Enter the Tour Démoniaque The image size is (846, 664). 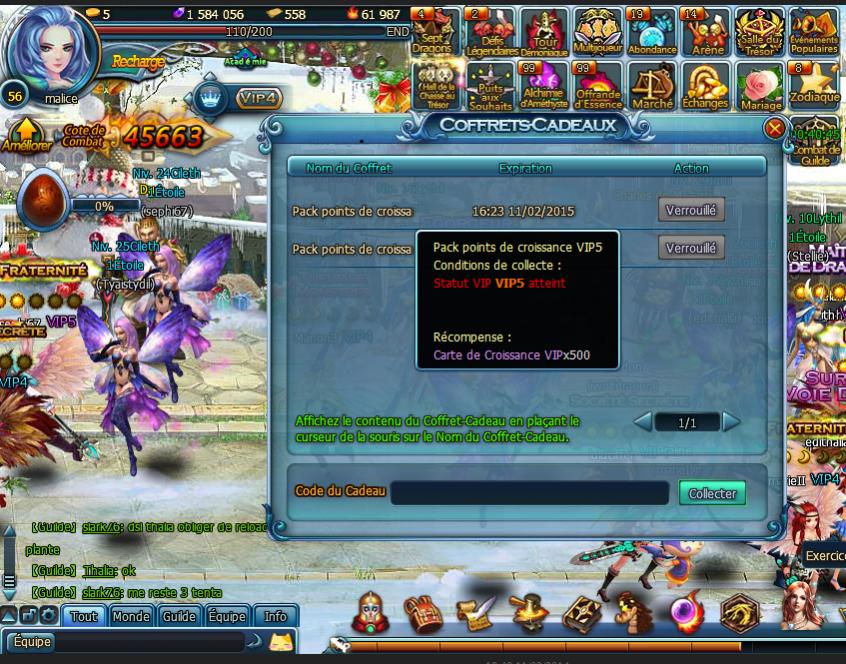click(x=543, y=33)
